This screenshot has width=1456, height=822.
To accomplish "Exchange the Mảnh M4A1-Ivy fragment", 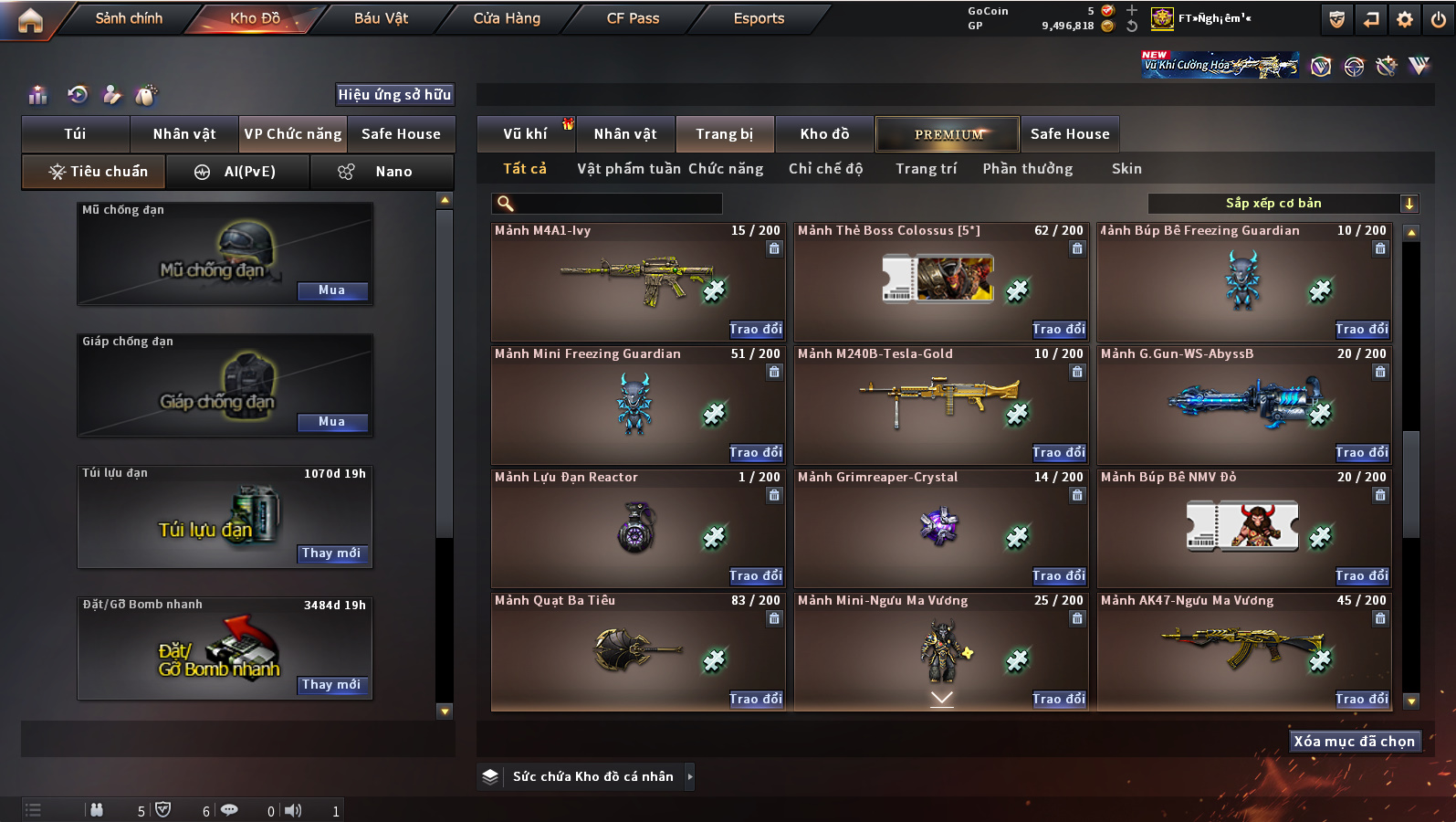I will [755, 330].
